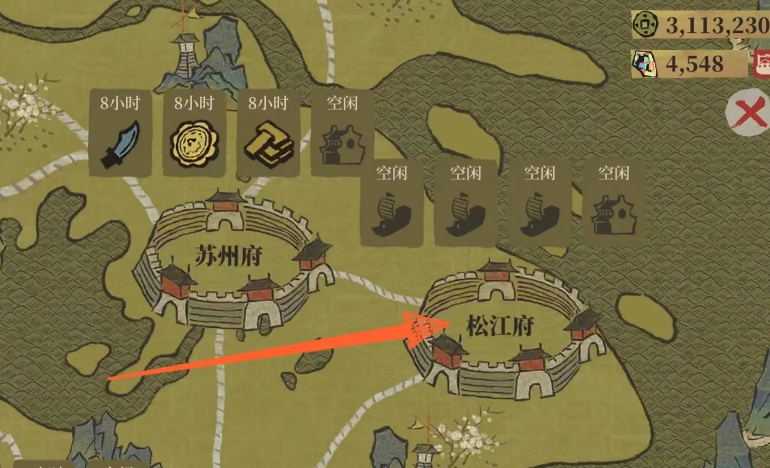The height and width of the screenshot is (468, 770).
Task: Choose the gold bars production slot
Action: tap(267, 142)
